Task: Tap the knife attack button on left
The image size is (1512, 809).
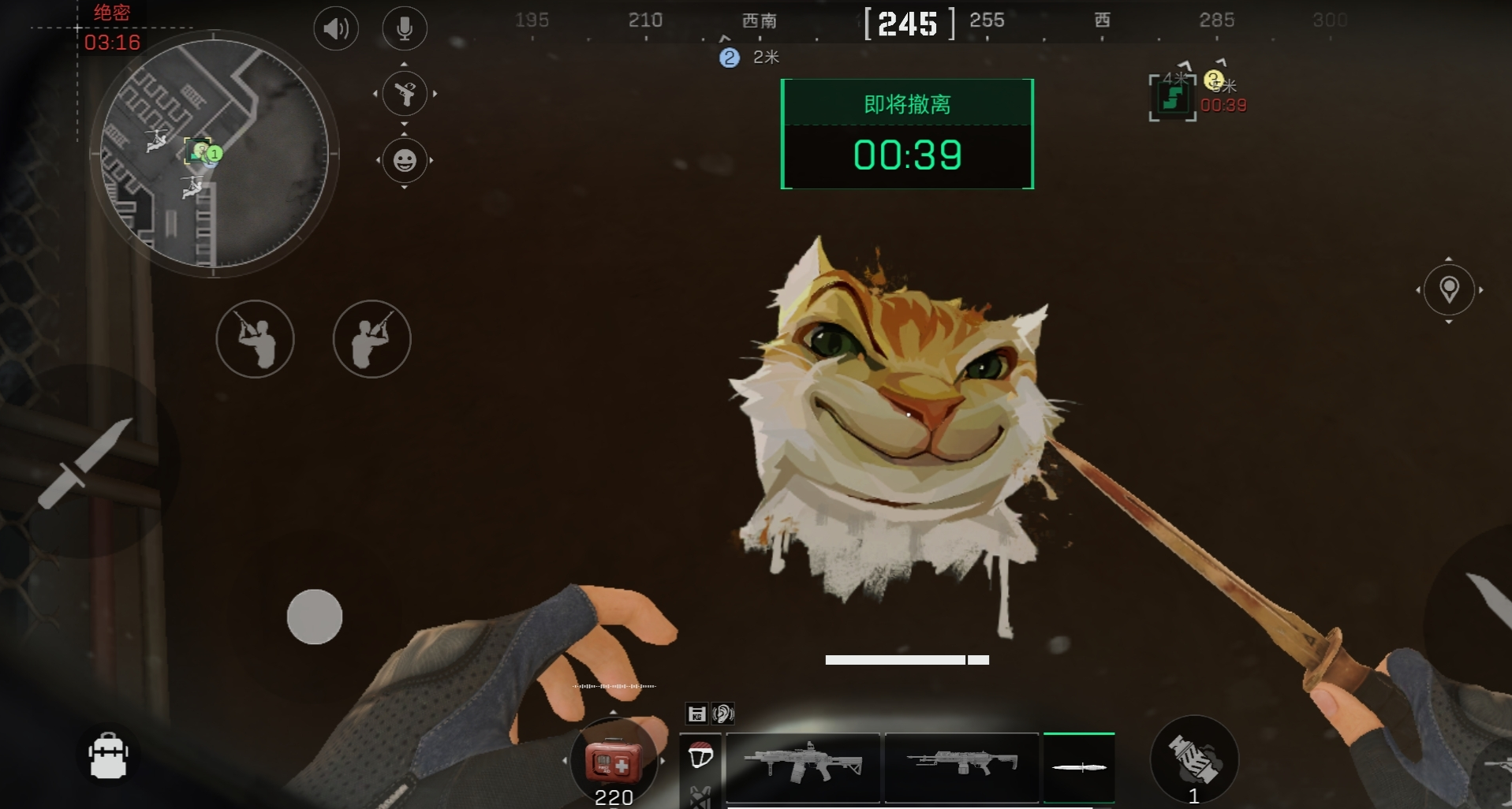Action: [x=85, y=463]
